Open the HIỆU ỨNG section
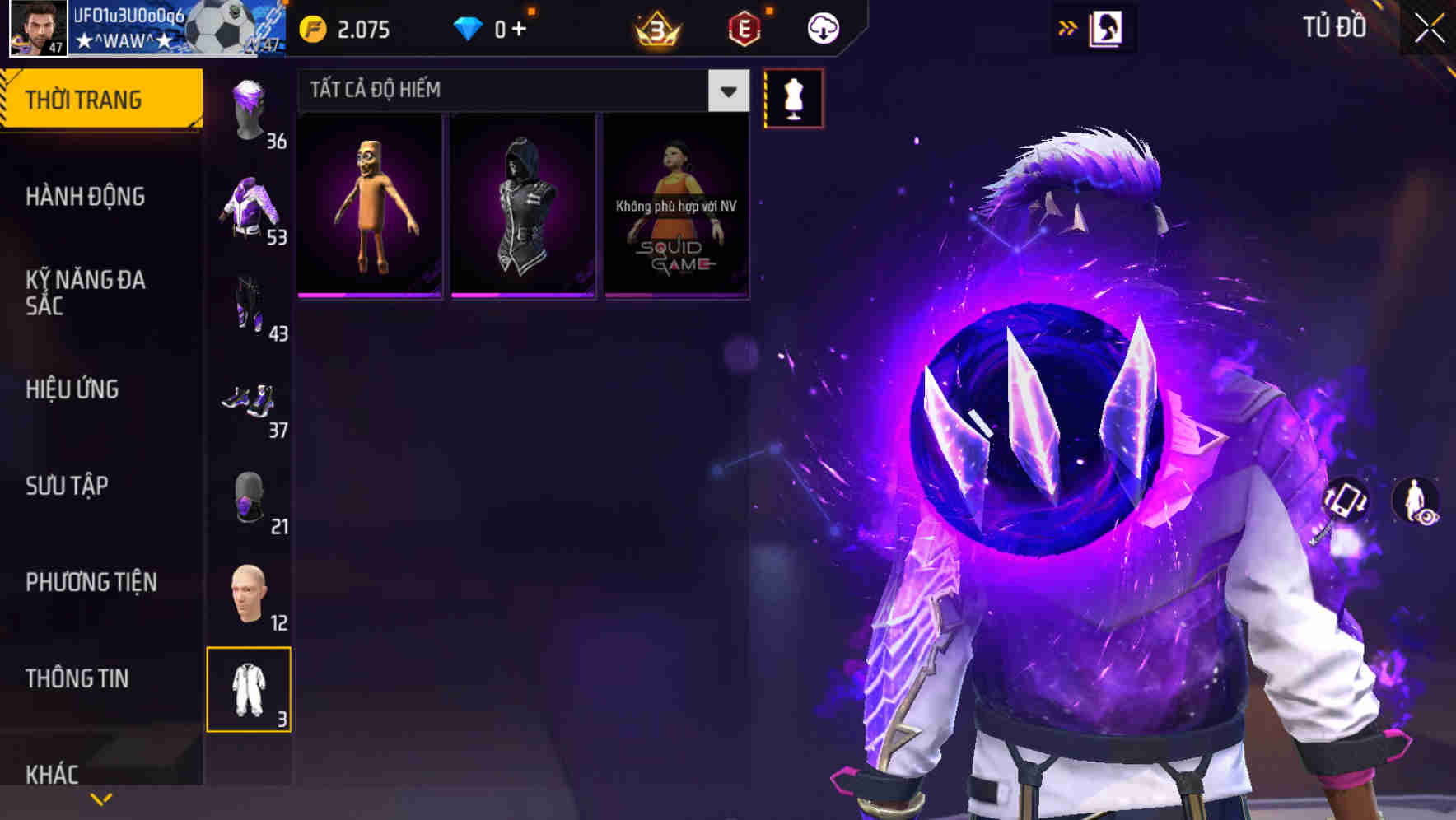This screenshot has height=820, width=1456. click(x=72, y=389)
